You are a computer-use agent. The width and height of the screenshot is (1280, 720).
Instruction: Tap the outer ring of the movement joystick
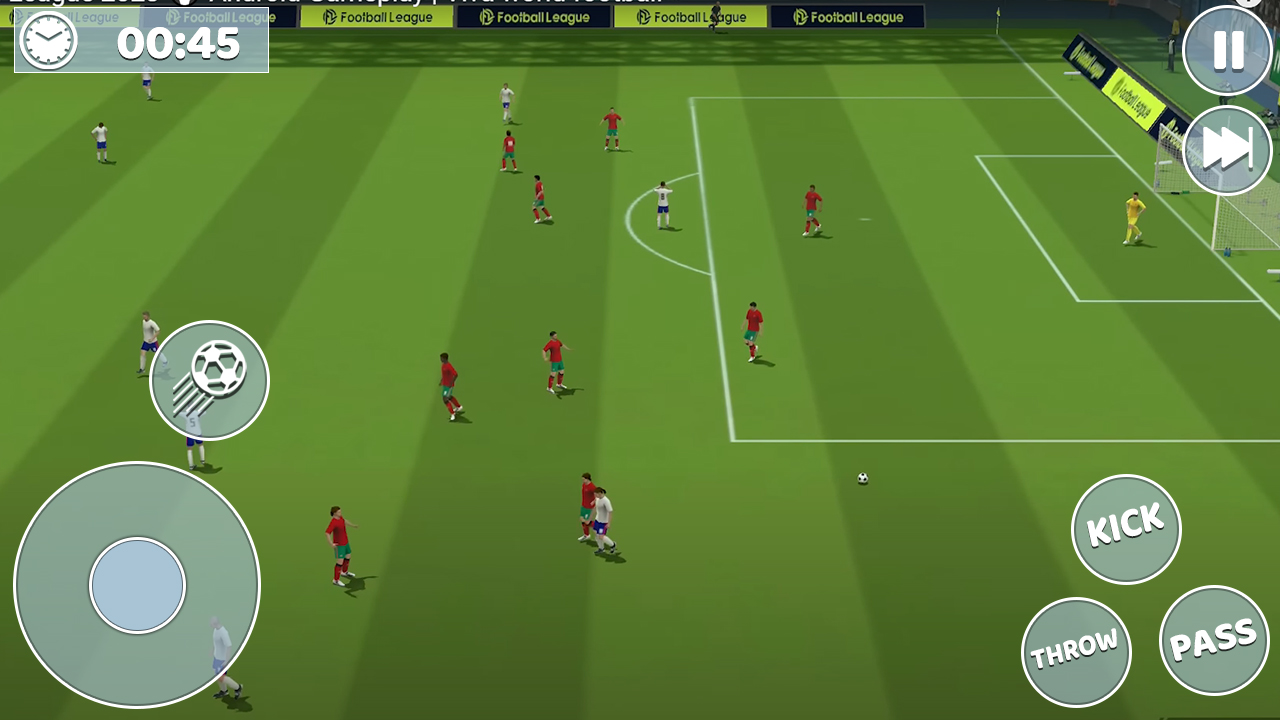(x=136, y=500)
